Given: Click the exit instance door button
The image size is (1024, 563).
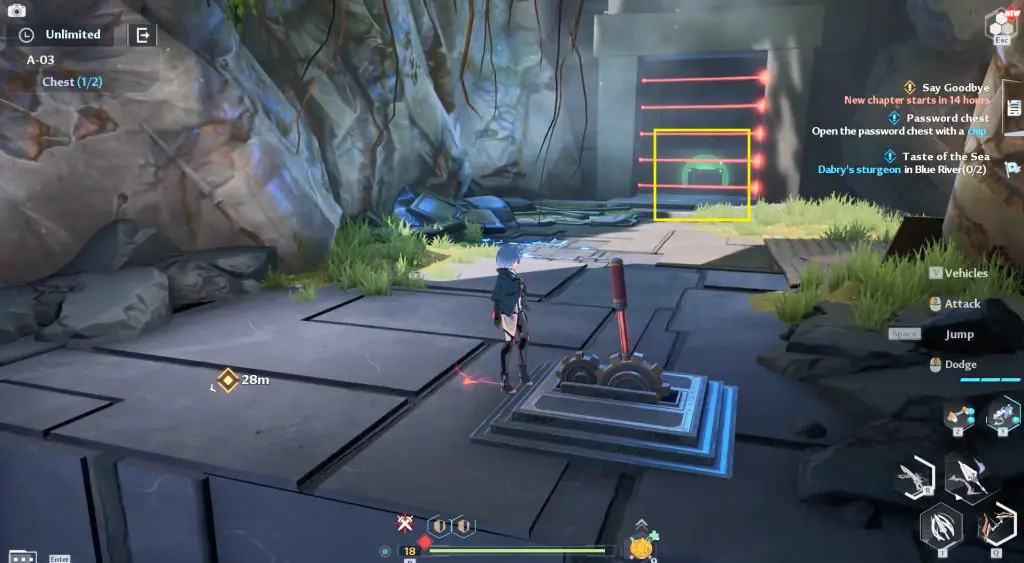Looking at the screenshot, I should [x=142, y=35].
